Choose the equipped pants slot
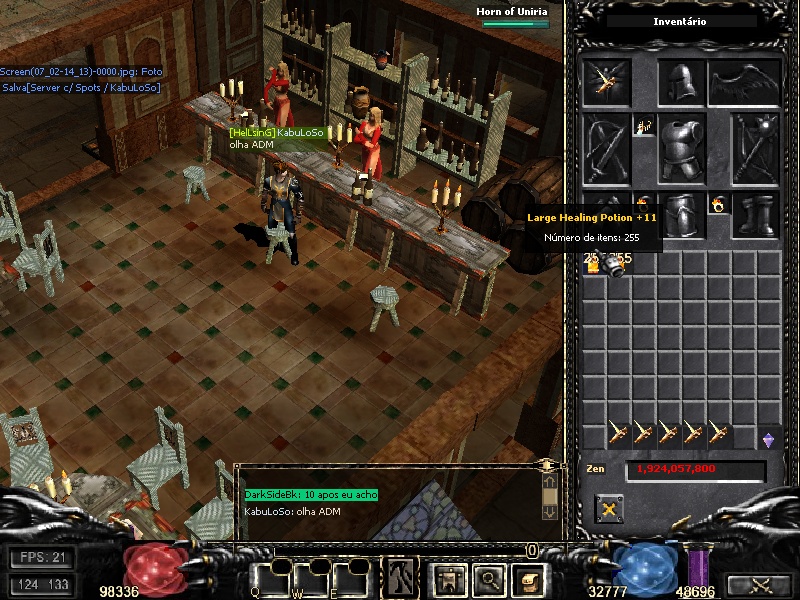The image size is (800, 600). pyautogui.click(x=681, y=215)
